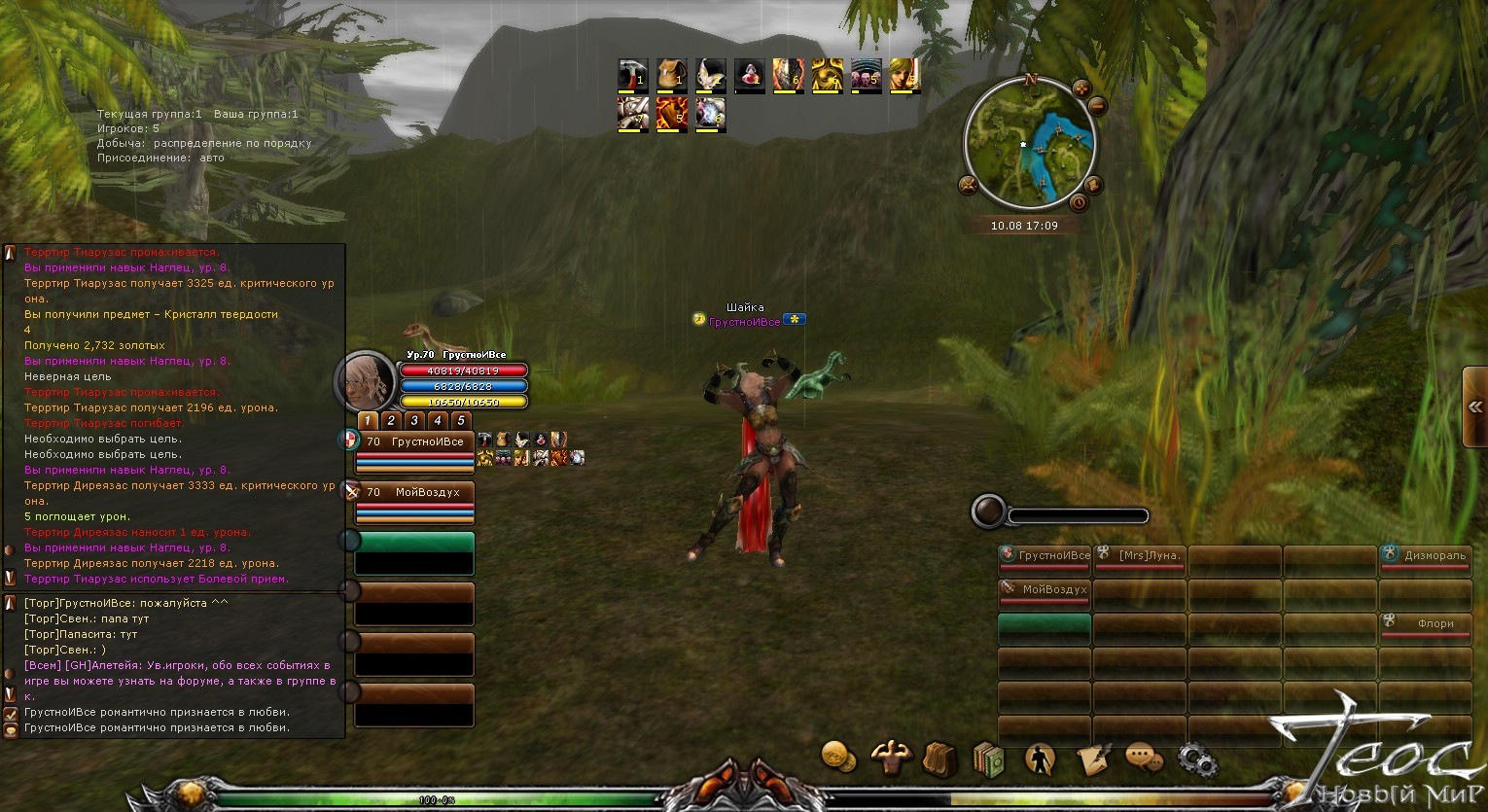Viewport: 1488px width, 812px height.
Task: Switch to party group tab 2
Action: pyautogui.click(x=391, y=421)
